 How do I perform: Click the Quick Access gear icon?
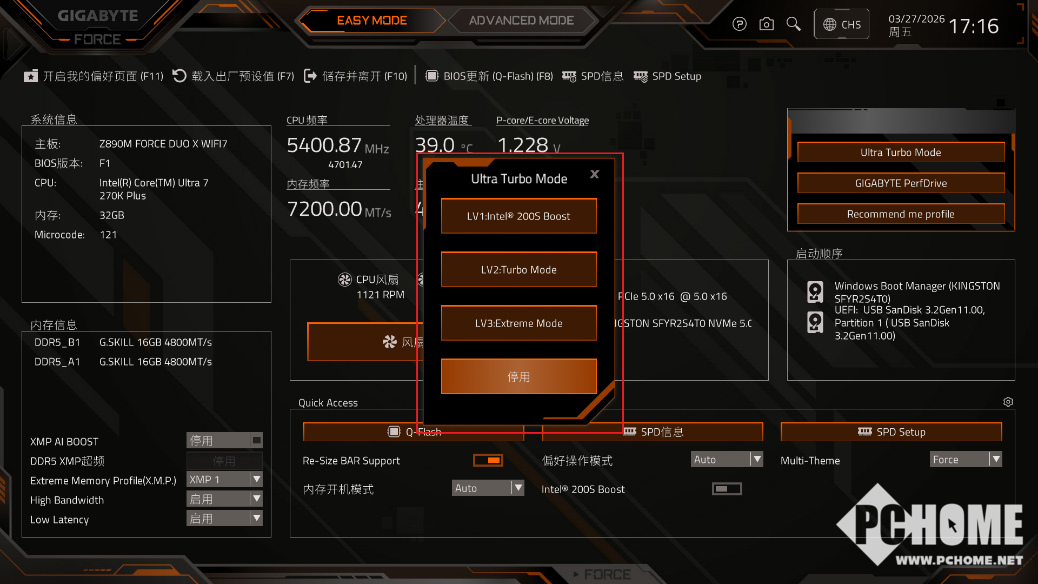(x=1008, y=402)
